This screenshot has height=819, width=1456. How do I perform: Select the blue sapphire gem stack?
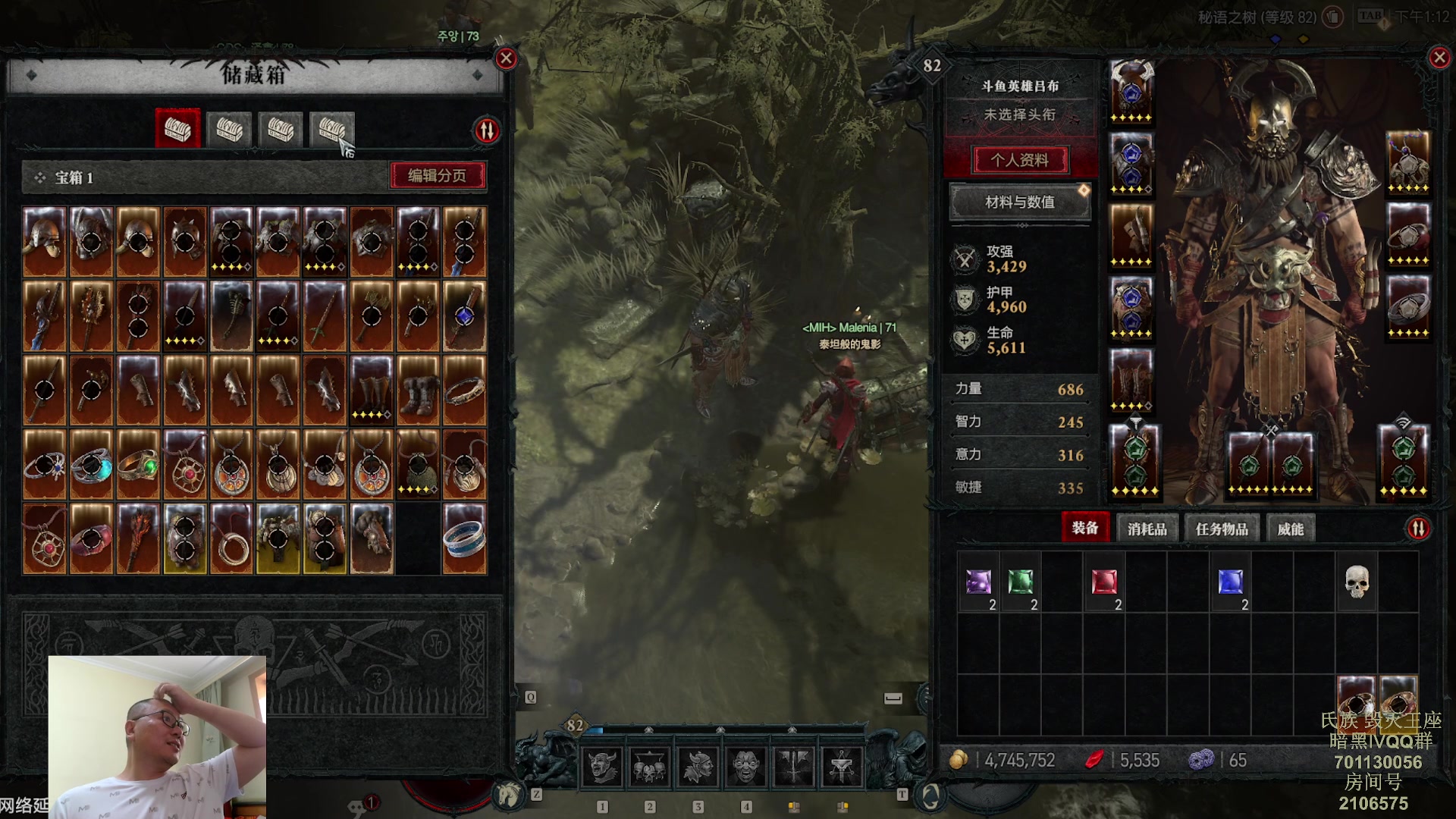(x=1230, y=582)
